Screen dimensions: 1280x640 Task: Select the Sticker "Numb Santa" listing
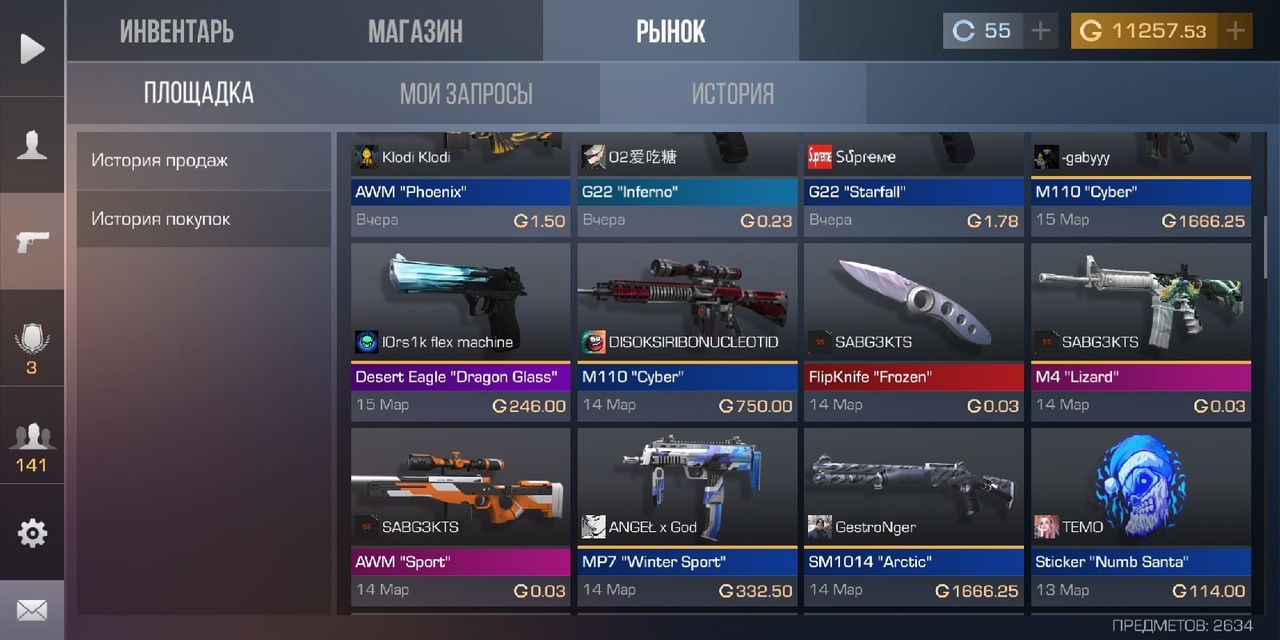1141,515
